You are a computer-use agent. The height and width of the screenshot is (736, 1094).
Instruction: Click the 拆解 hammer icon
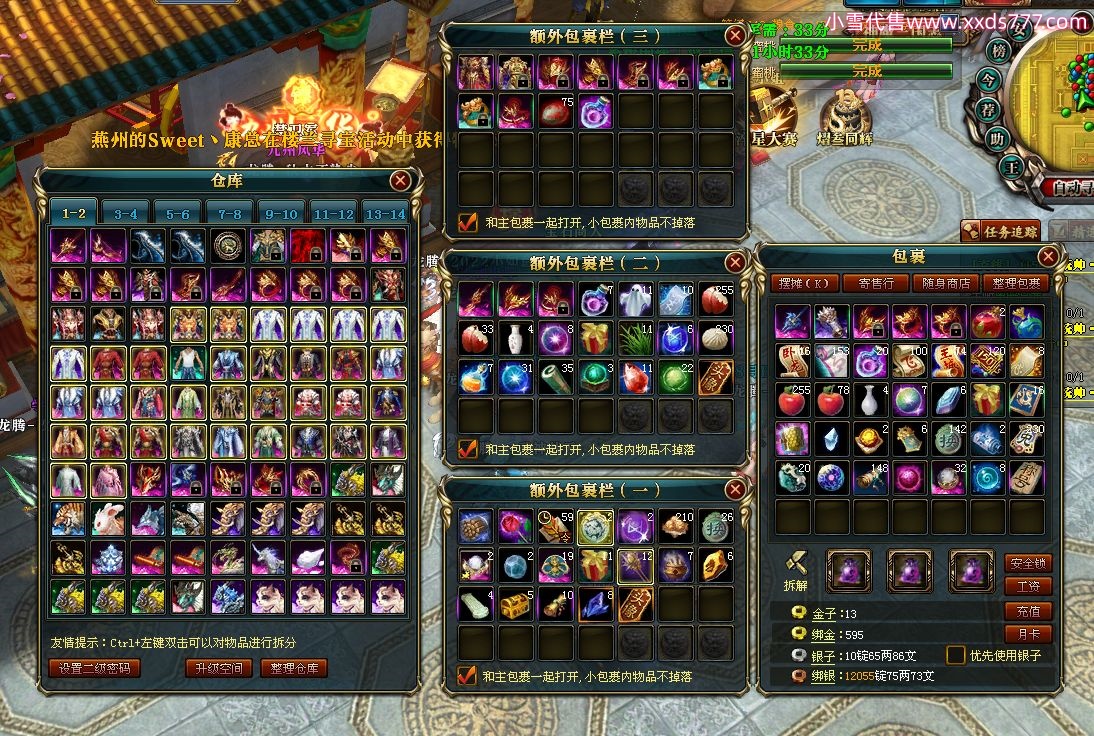(x=795, y=567)
